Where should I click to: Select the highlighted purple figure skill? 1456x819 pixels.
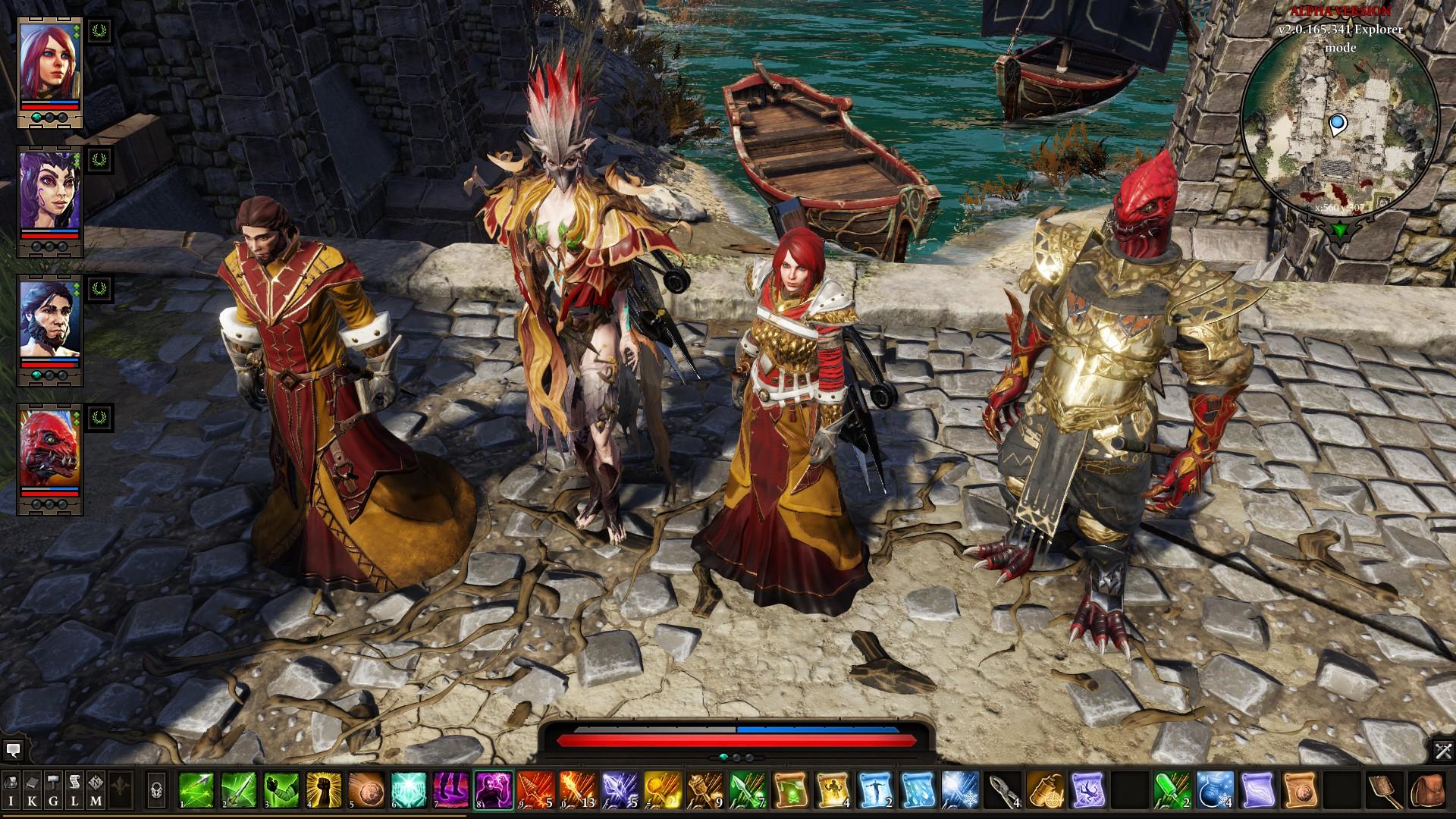tap(493, 790)
